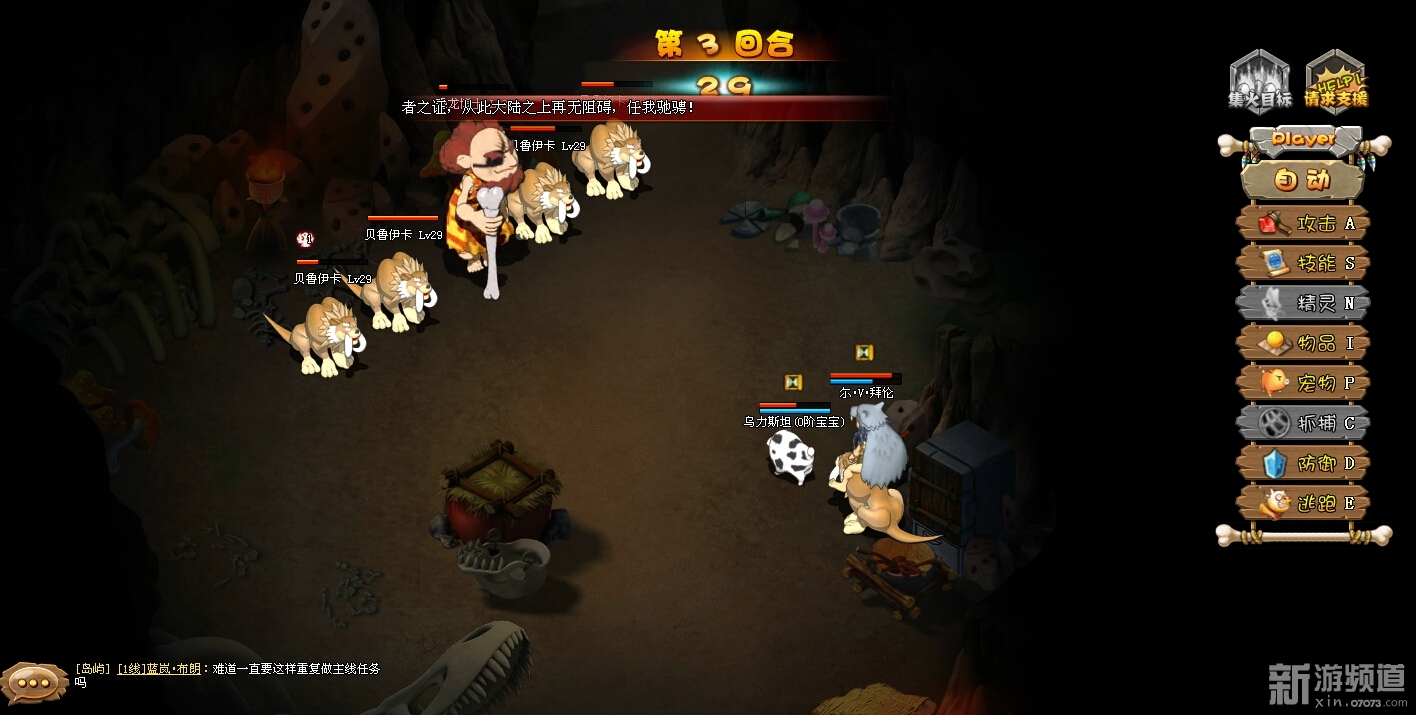Open the 物品 items command
1416x715 pixels.
[1304, 343]
